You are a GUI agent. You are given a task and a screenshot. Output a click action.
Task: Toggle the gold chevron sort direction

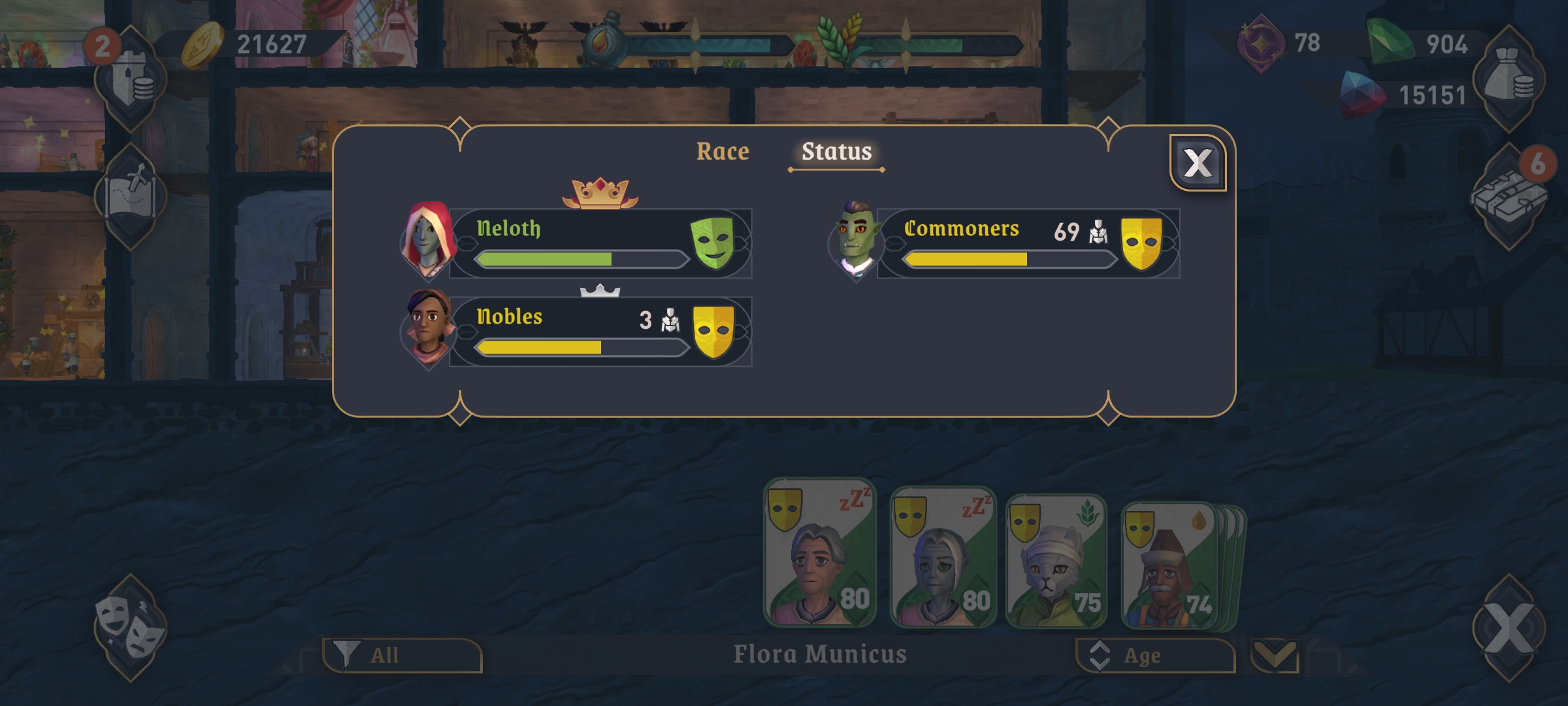[x=1274, y=655]
